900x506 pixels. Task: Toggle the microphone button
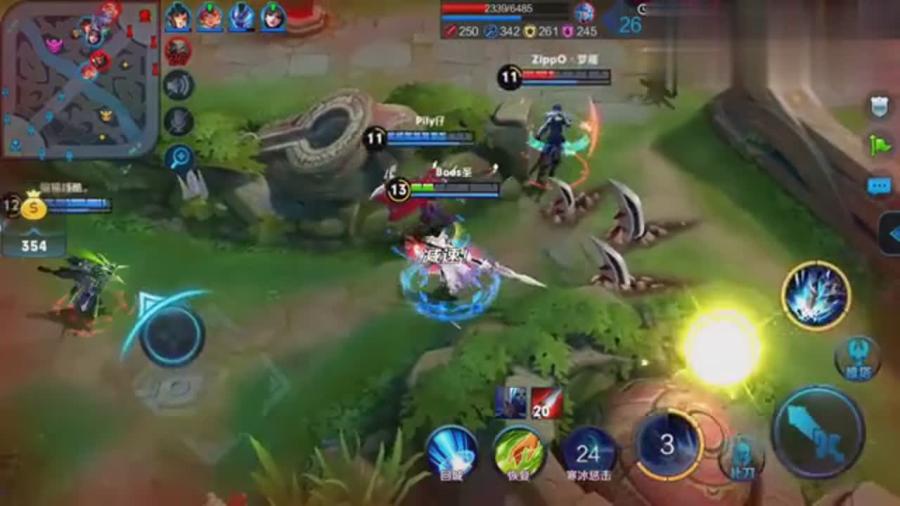[x=178, y=122]
